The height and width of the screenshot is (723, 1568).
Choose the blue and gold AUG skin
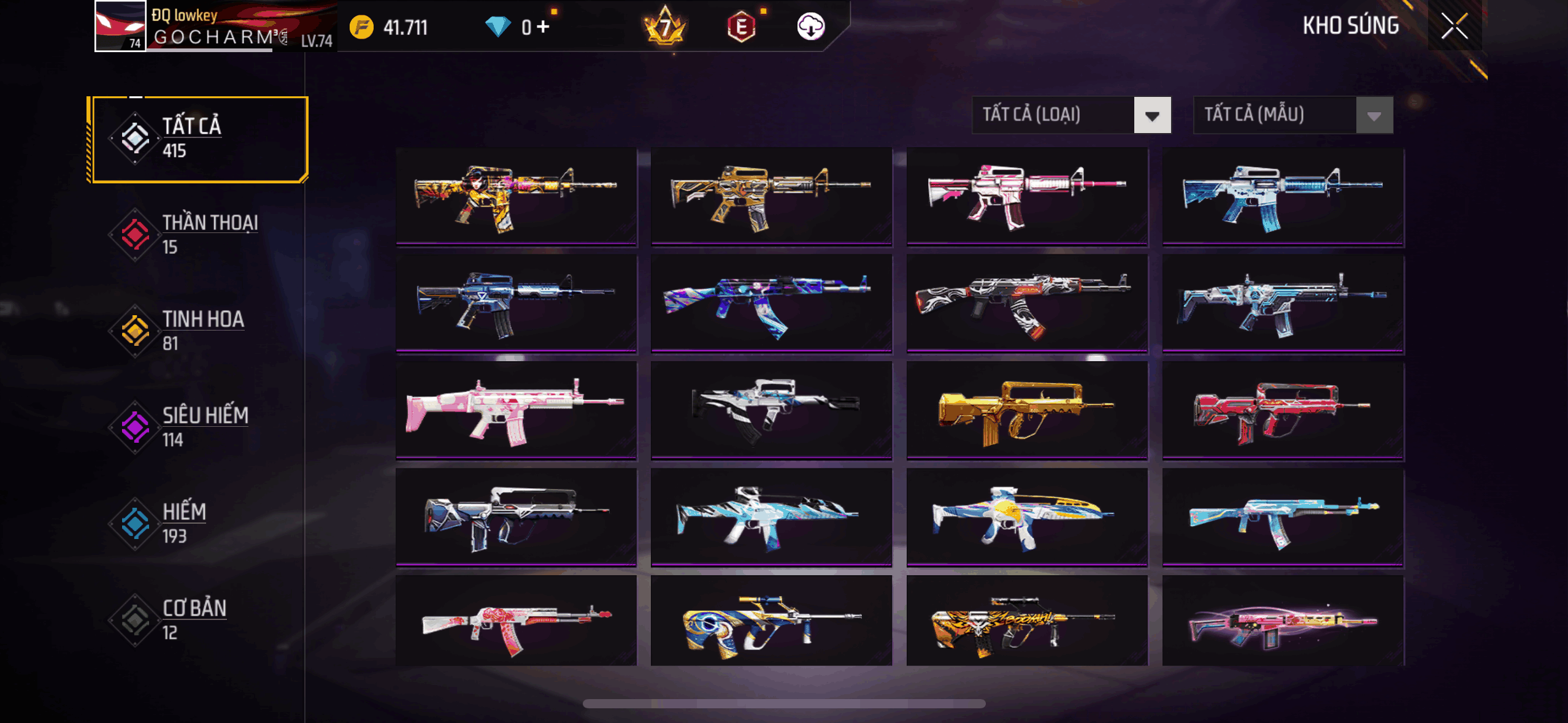[x=771, y=621]
